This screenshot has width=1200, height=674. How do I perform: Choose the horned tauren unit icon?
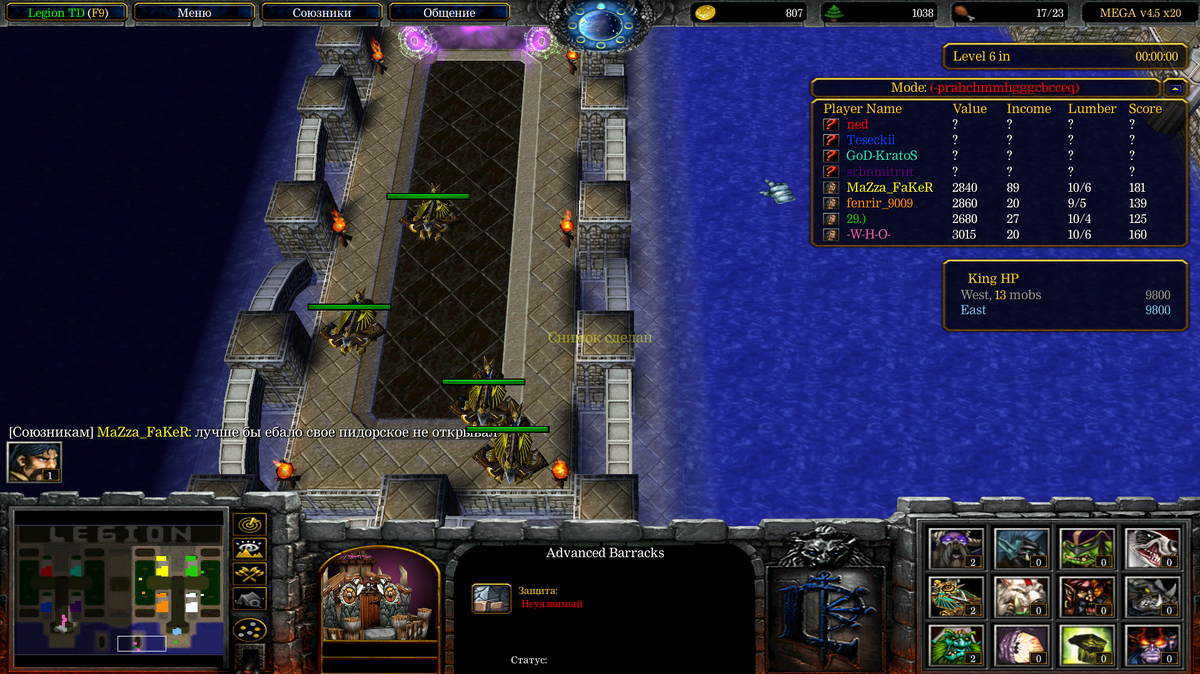click(957, 548)
